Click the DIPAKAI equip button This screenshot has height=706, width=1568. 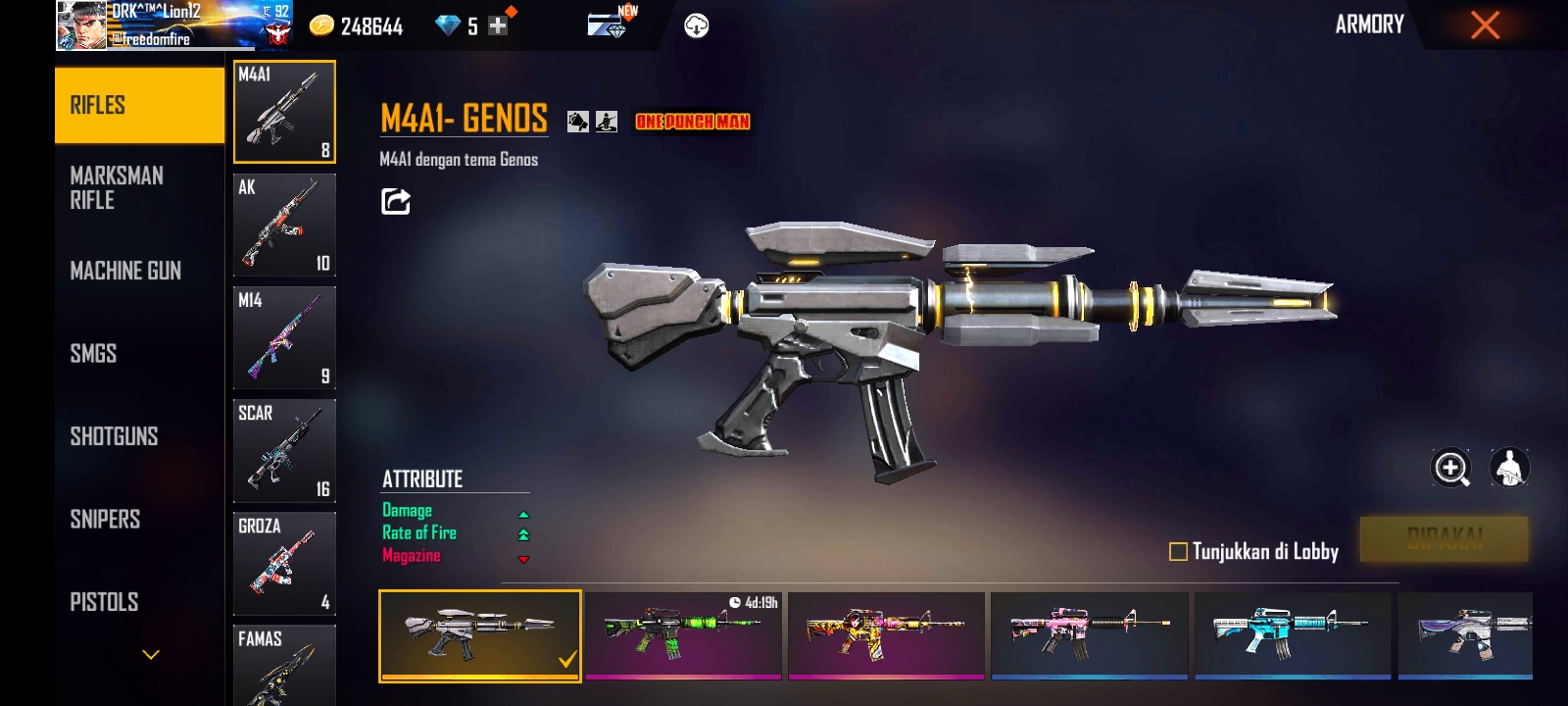pyautogui.click(x=1445, y=538)
